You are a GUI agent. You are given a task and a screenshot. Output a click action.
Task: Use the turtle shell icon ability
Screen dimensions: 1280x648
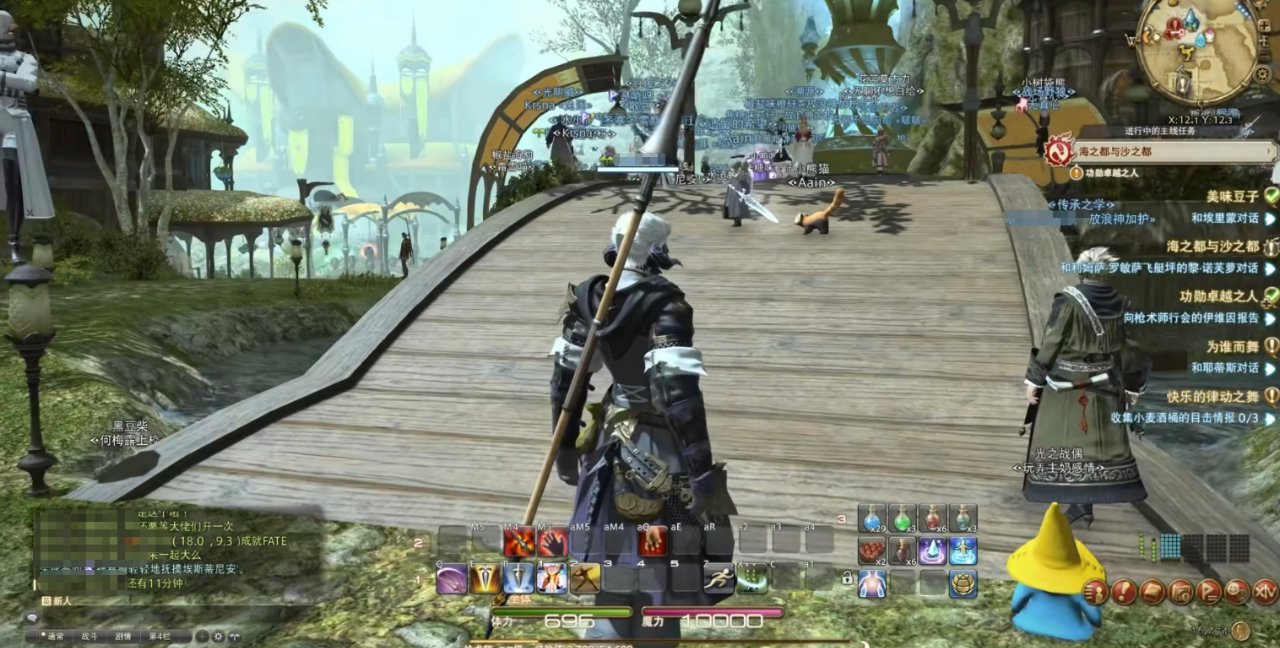pos(963,583)
